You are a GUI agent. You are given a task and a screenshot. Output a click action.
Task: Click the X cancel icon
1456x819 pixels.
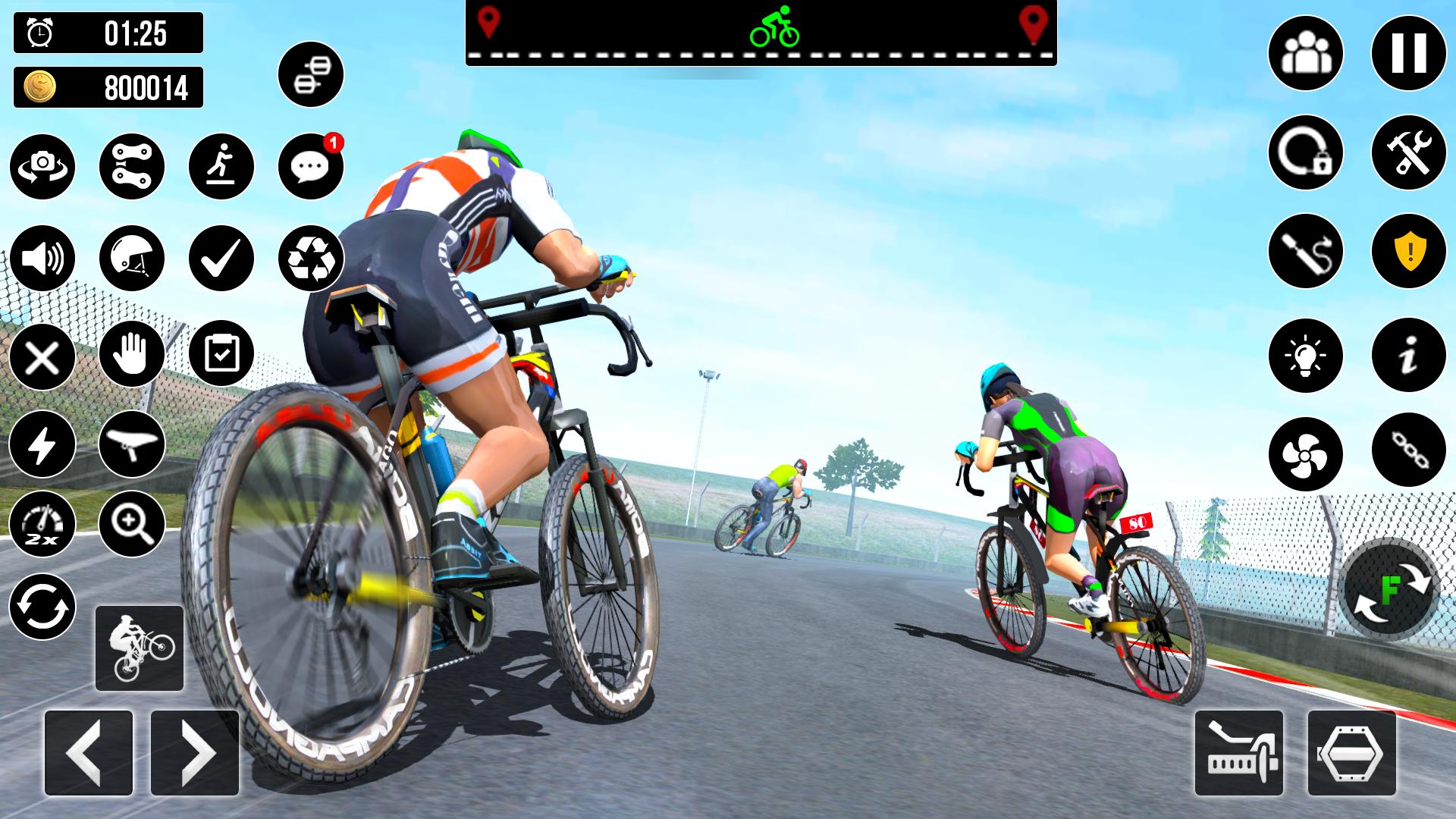coord(42,356)
